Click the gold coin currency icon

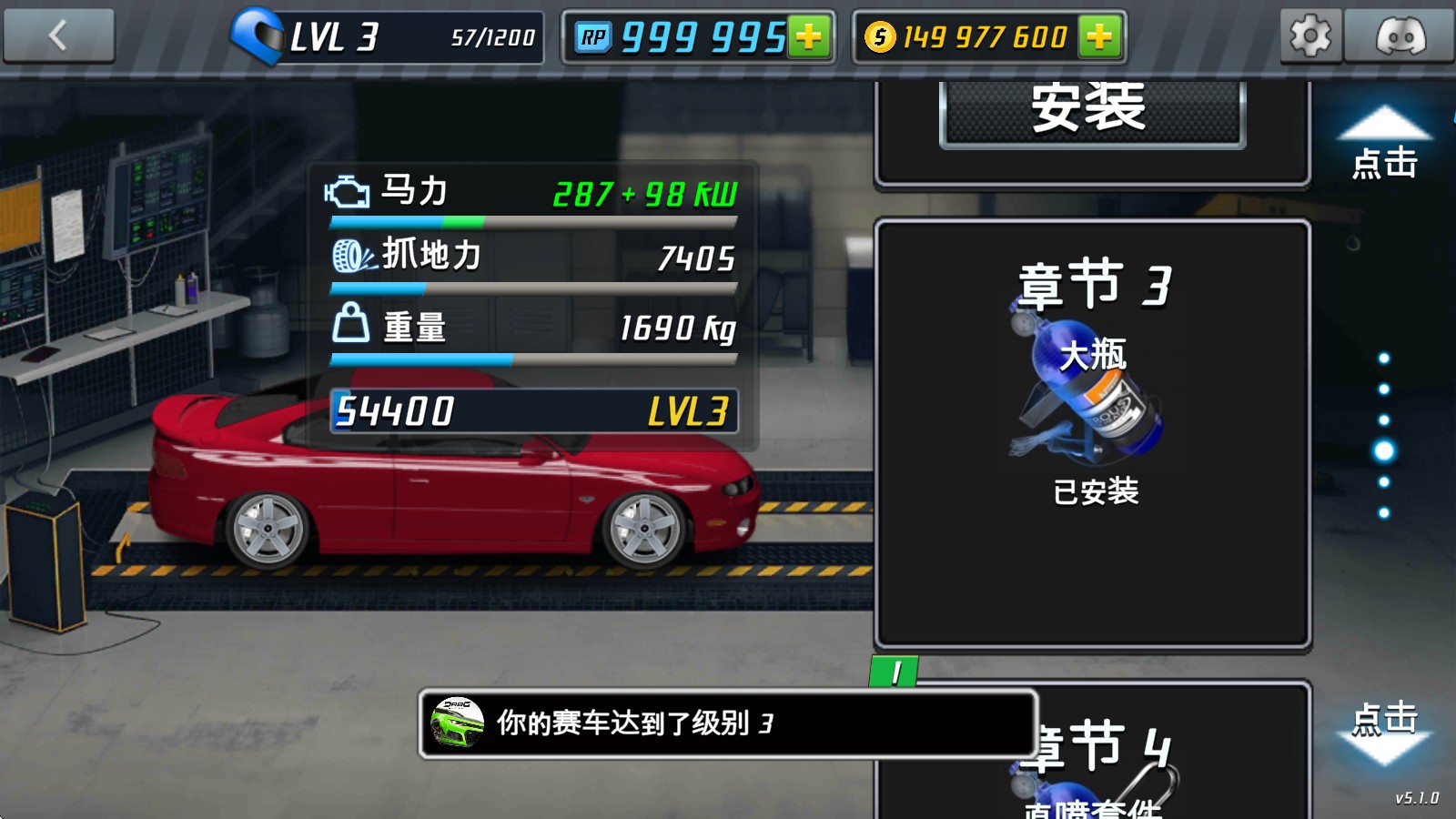[878, 36]
